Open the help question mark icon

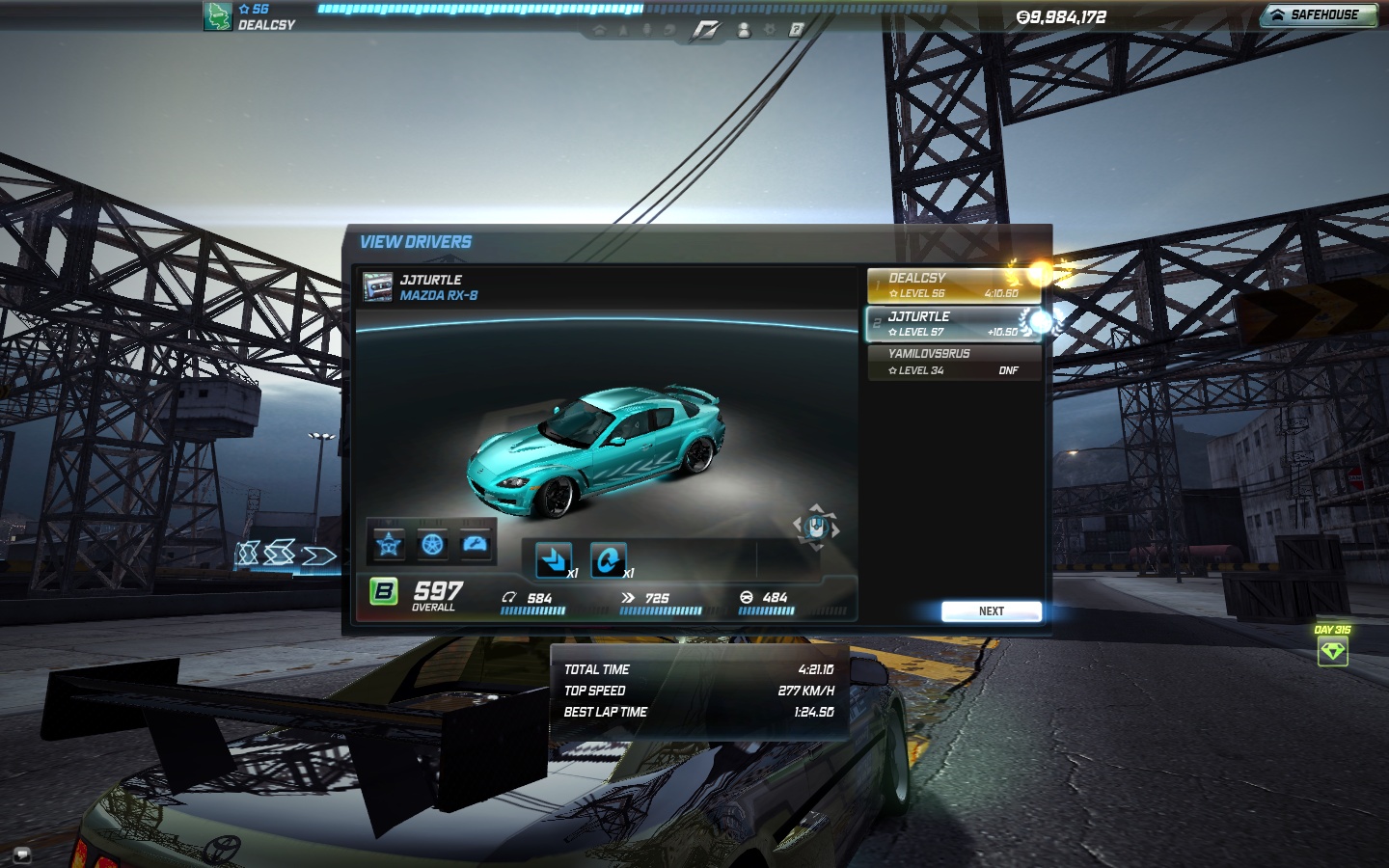pos(796,30)
